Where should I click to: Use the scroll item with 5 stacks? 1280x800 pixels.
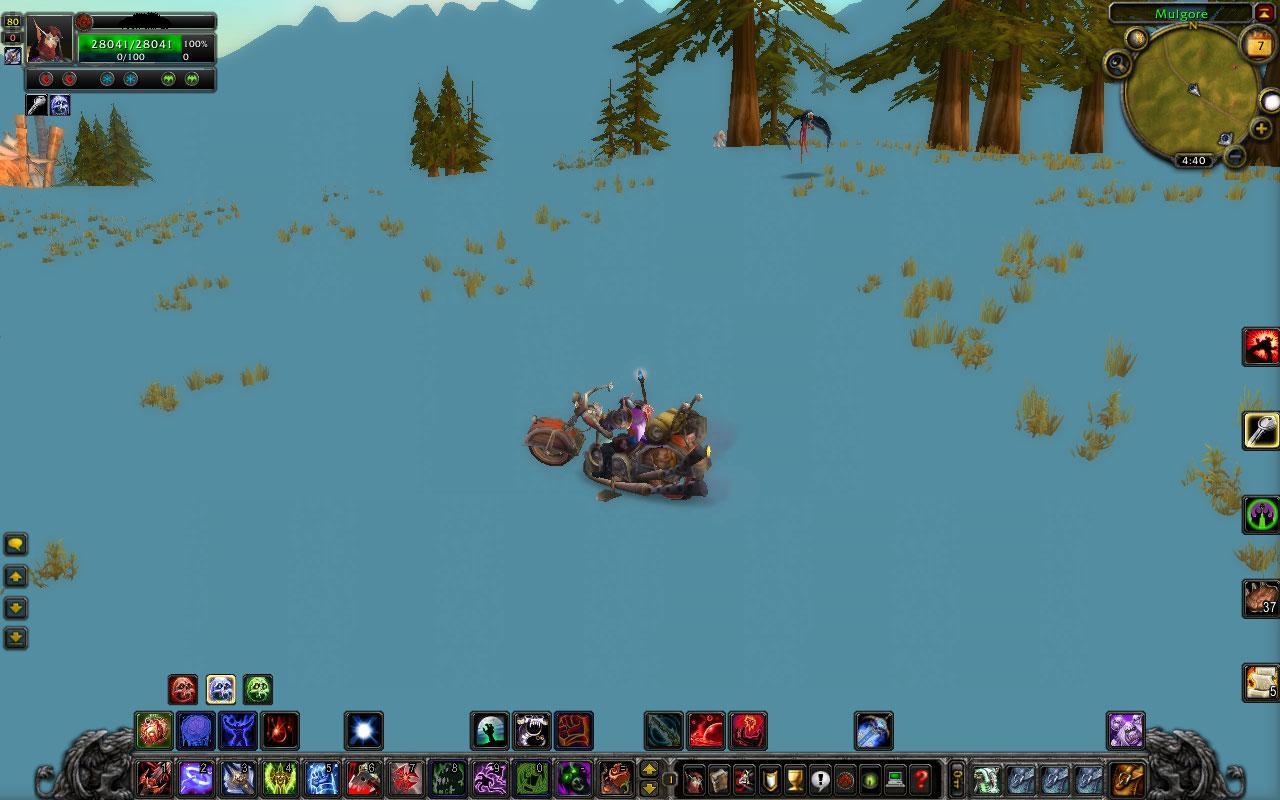click(x=1261, y=682)
